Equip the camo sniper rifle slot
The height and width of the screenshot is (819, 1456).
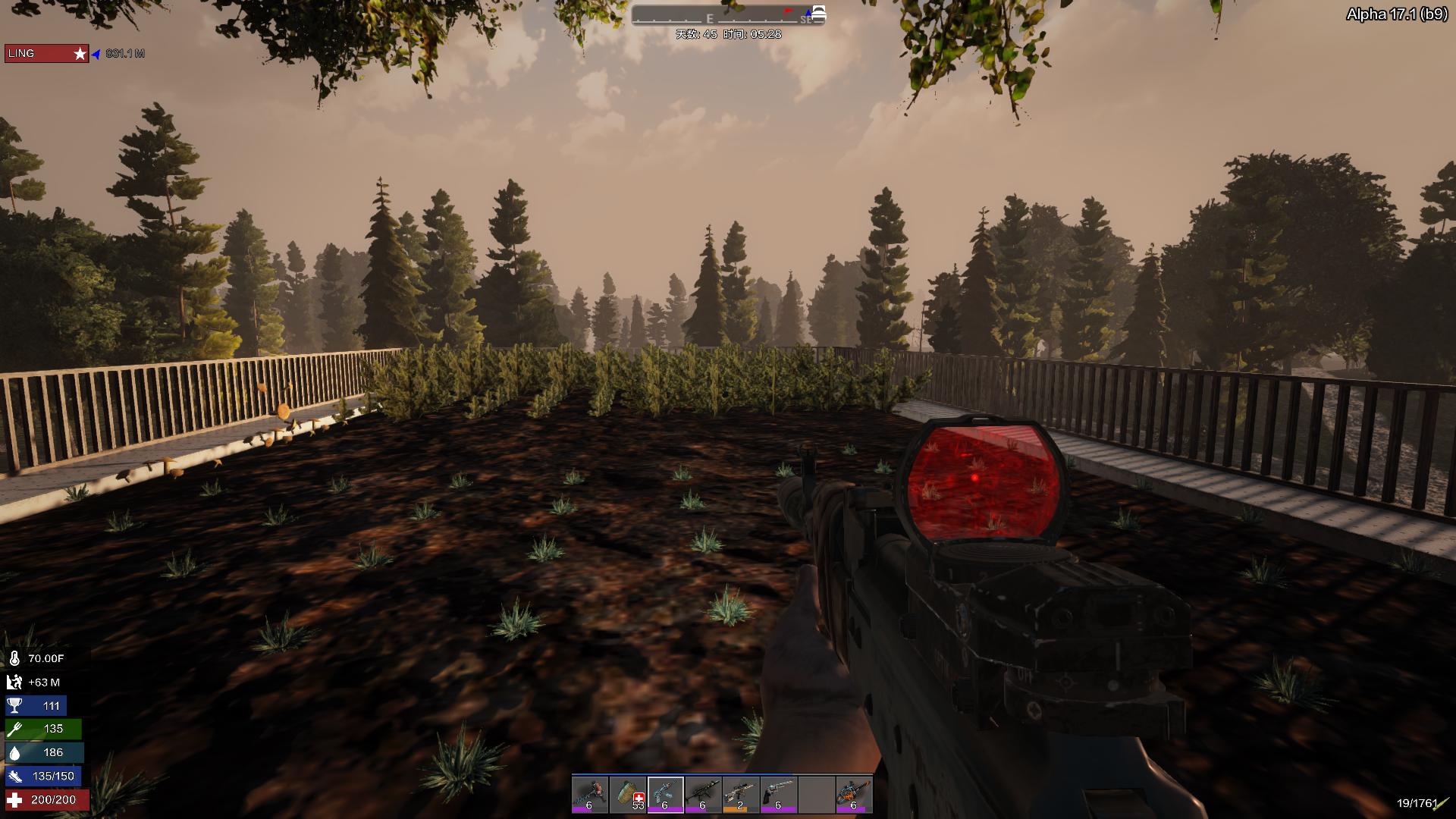tap(741, 795)
